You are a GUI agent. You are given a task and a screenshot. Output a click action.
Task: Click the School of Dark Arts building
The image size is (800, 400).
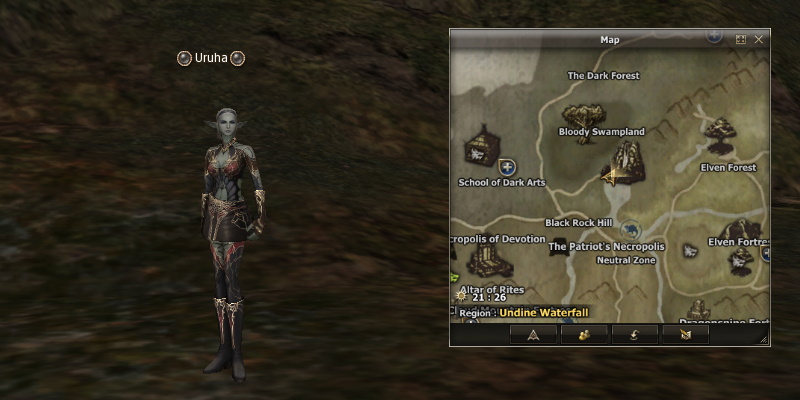[483, 147]
